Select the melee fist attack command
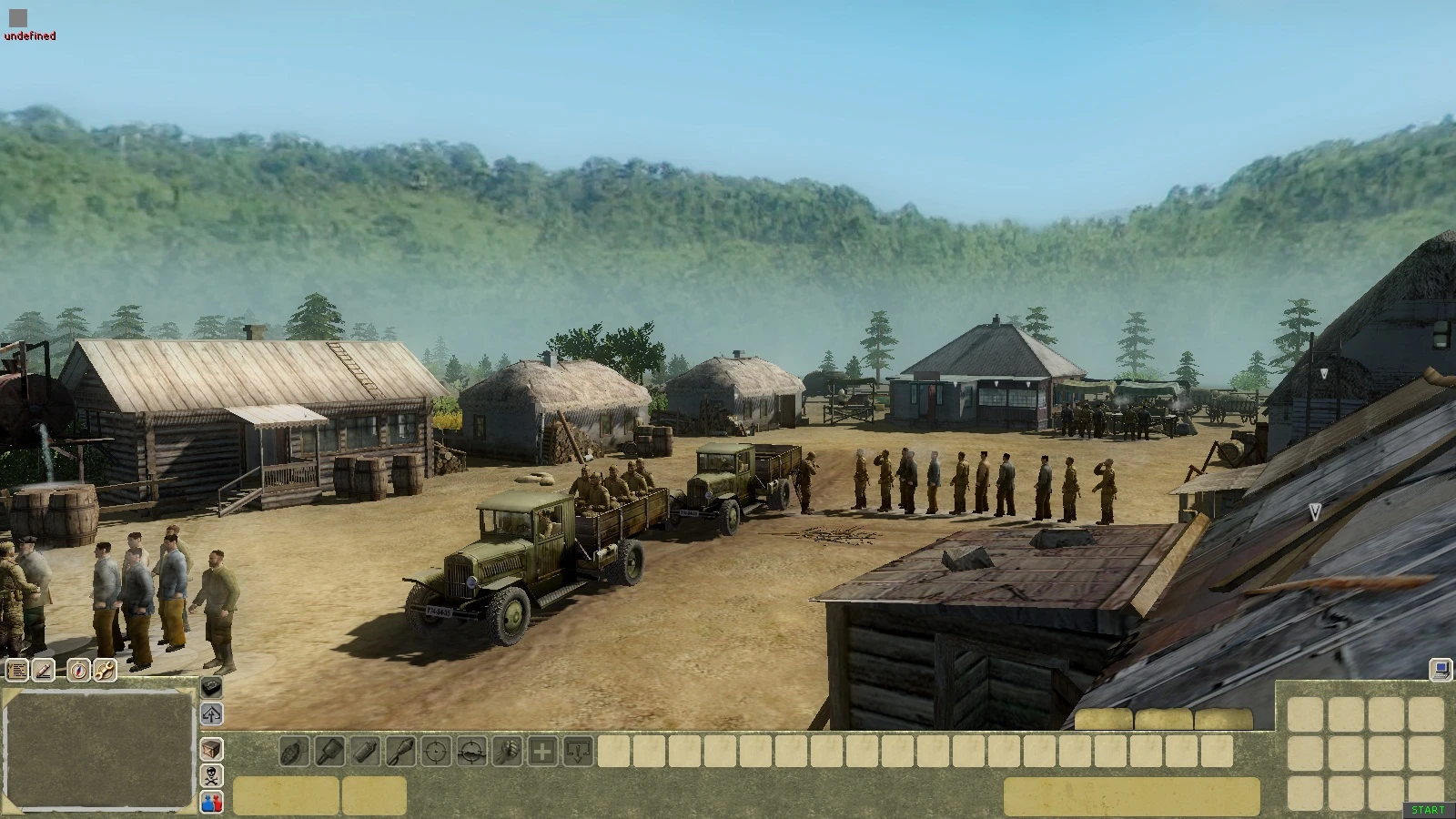 coord(508,752)
